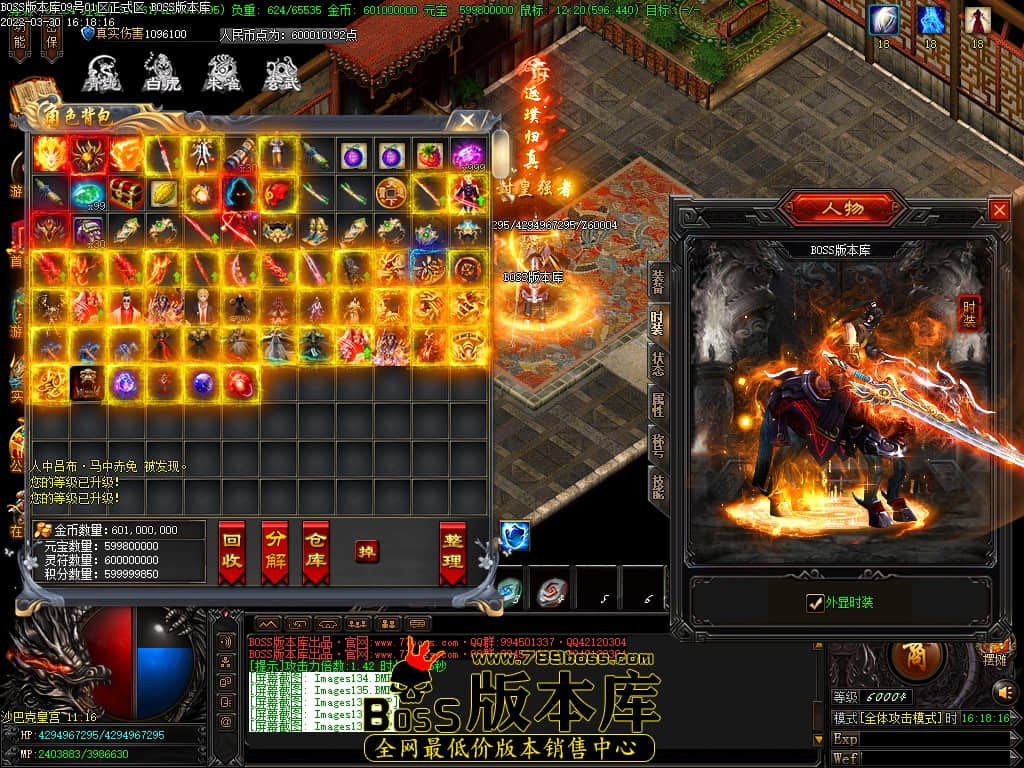The image size is (1024, 768).
Task: Select the small 掉 drop button
Action: click(367, 551)
